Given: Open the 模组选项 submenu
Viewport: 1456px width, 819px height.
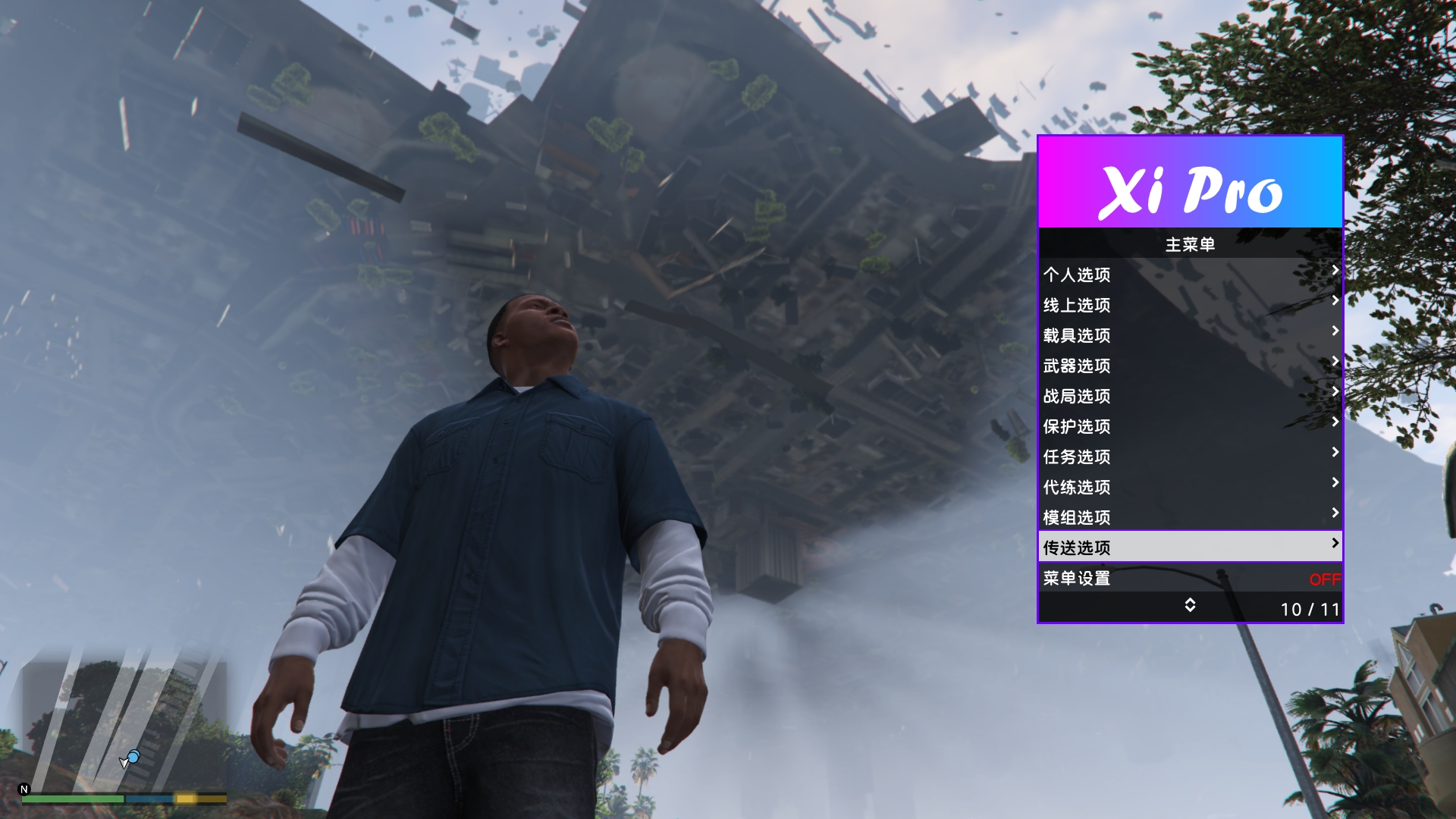Looking at the screenshot, I should 1189,516.
